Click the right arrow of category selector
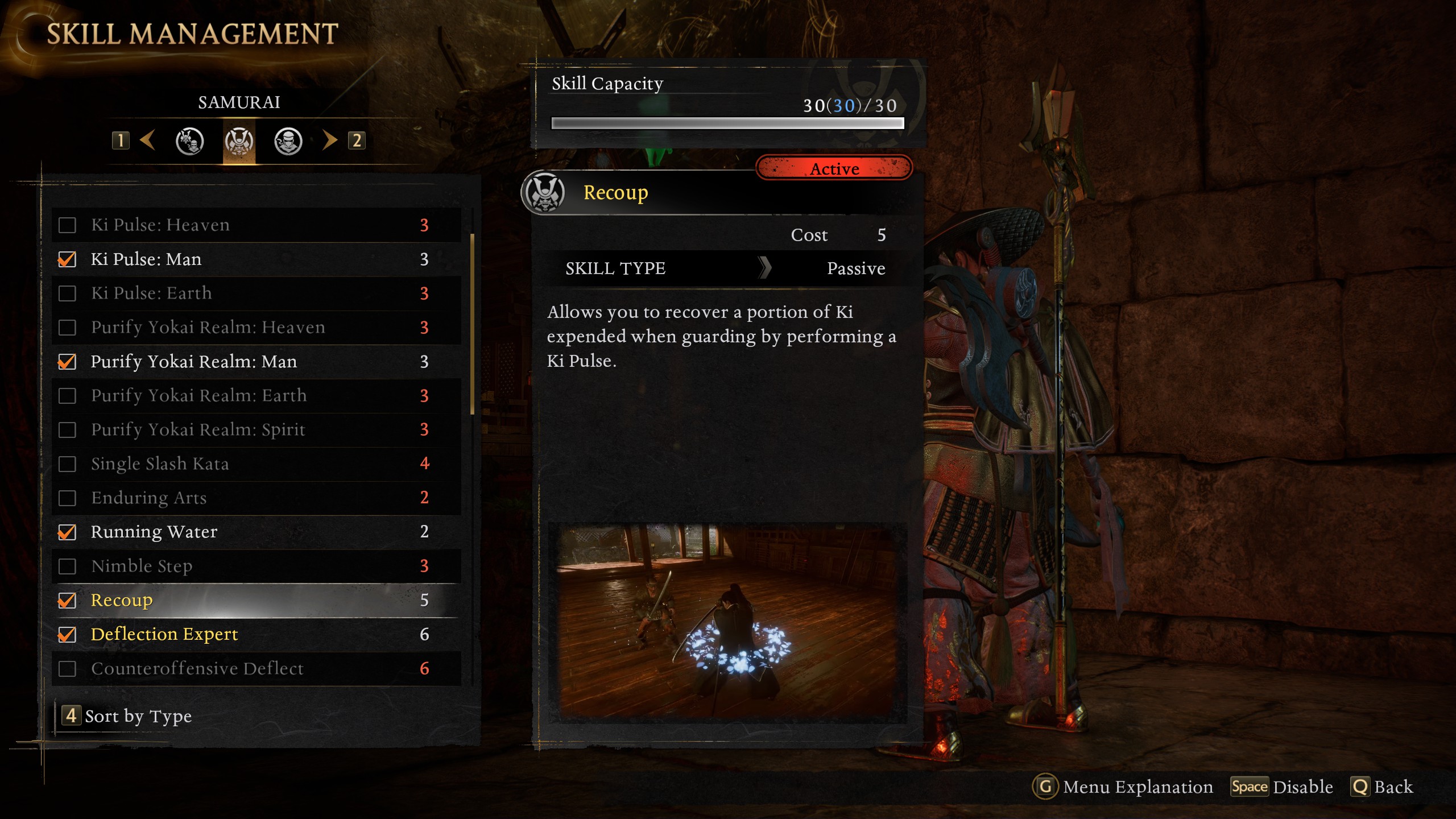Viewport: 1456px width, 819px height. (x=330, y=140)
